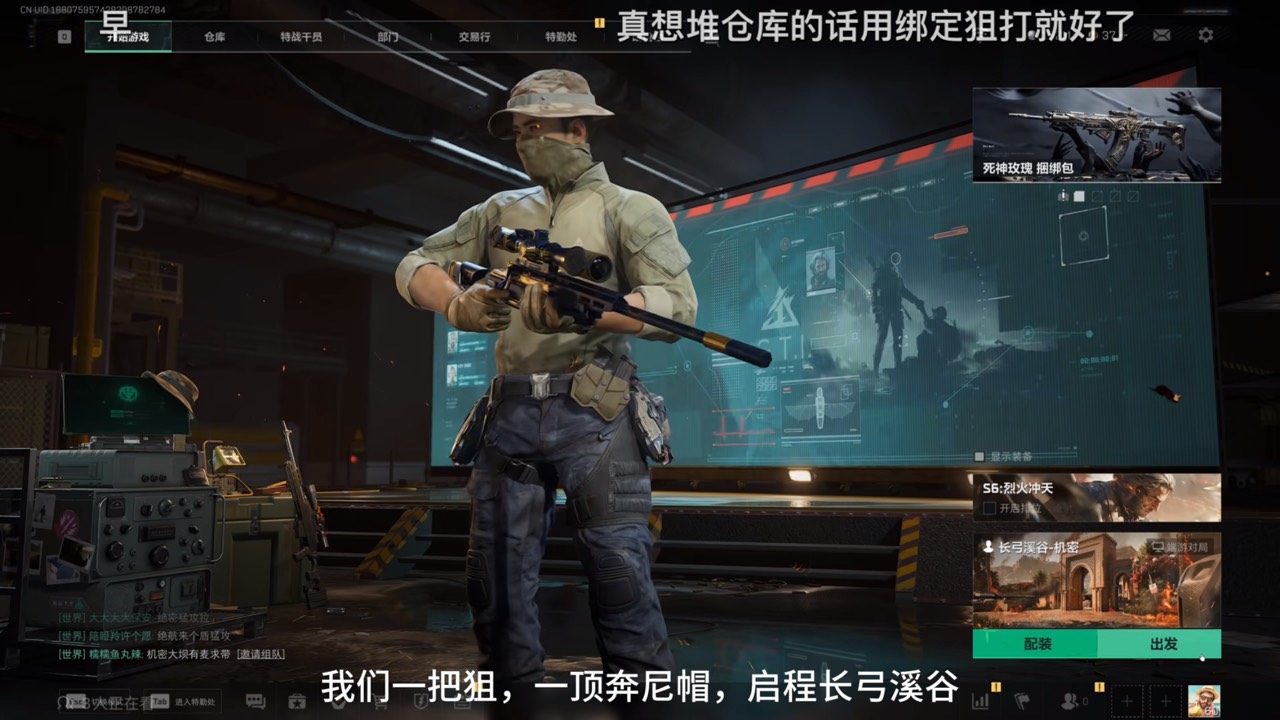The image size is (1280, 720).
Task: Open the gift box rewards icon at the bottom
Action: pos(295,703)
